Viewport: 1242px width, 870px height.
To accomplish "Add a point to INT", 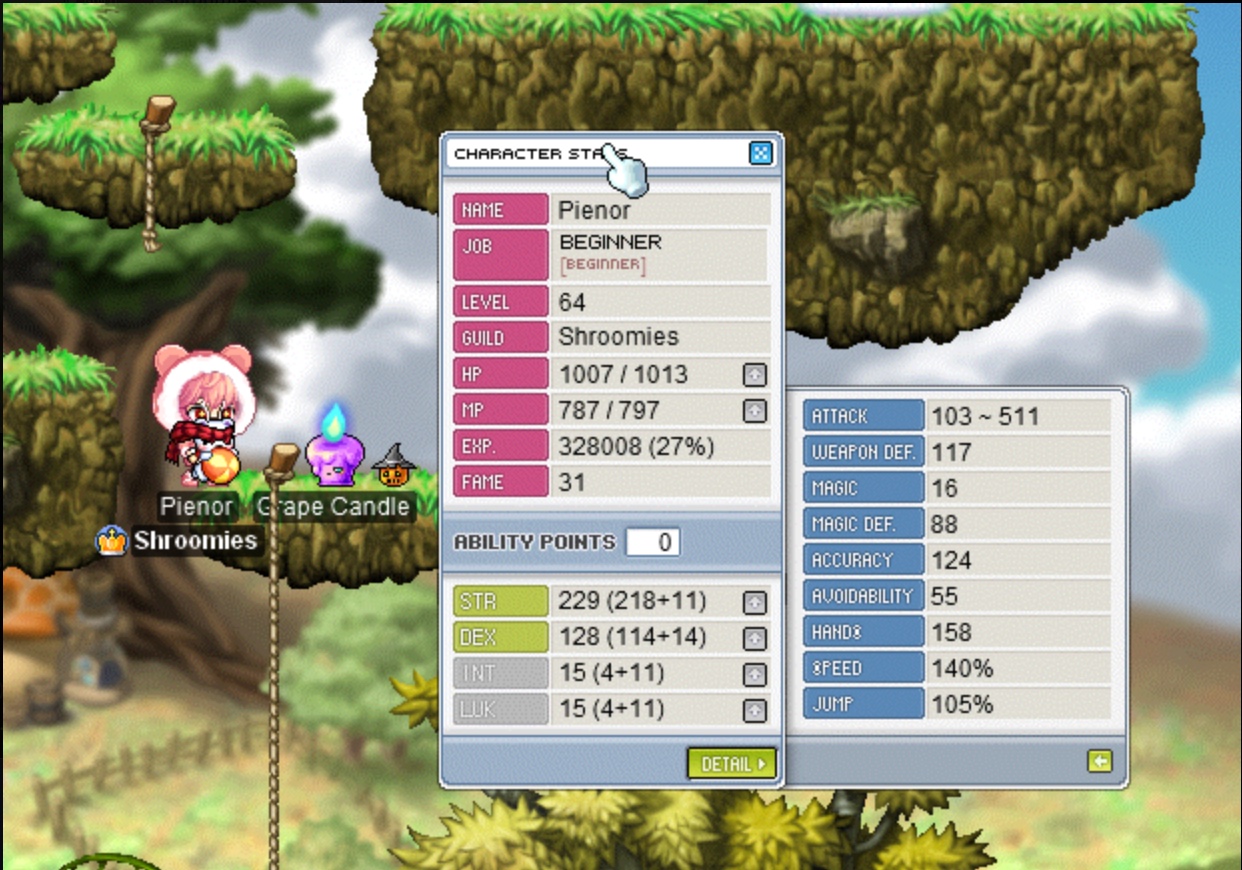I will [x=755, y=674].
